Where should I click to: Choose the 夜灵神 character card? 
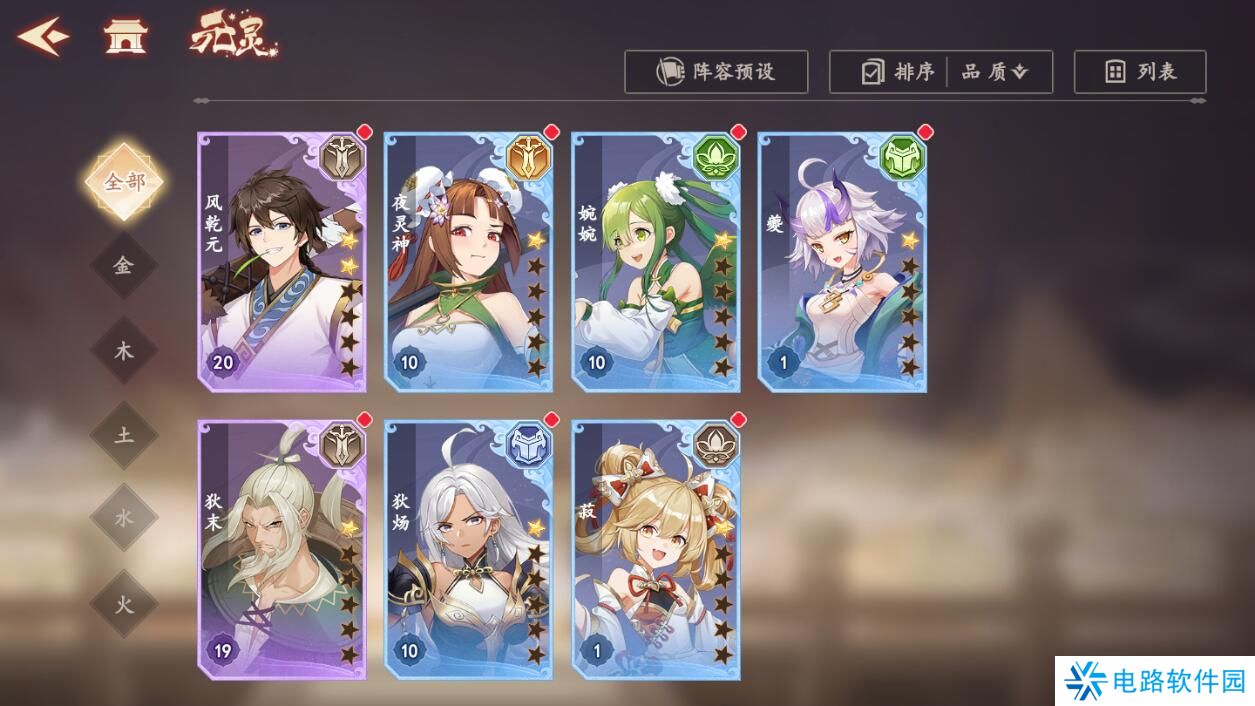[468, 262]
